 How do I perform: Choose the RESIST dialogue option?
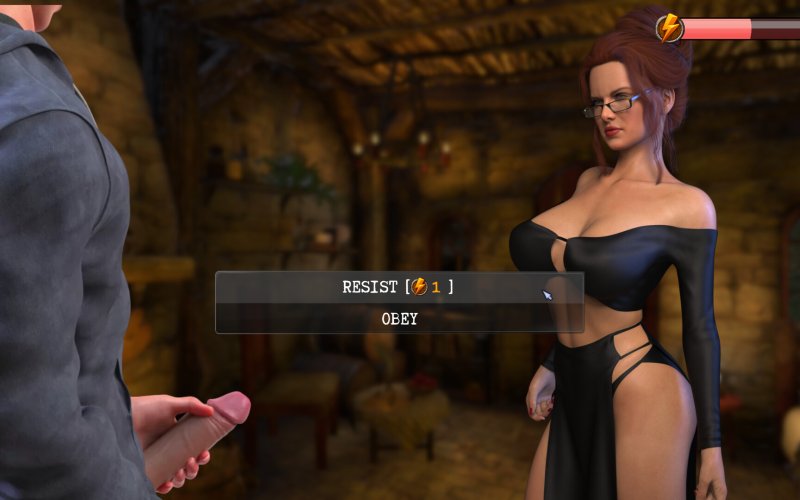(399, 287)
